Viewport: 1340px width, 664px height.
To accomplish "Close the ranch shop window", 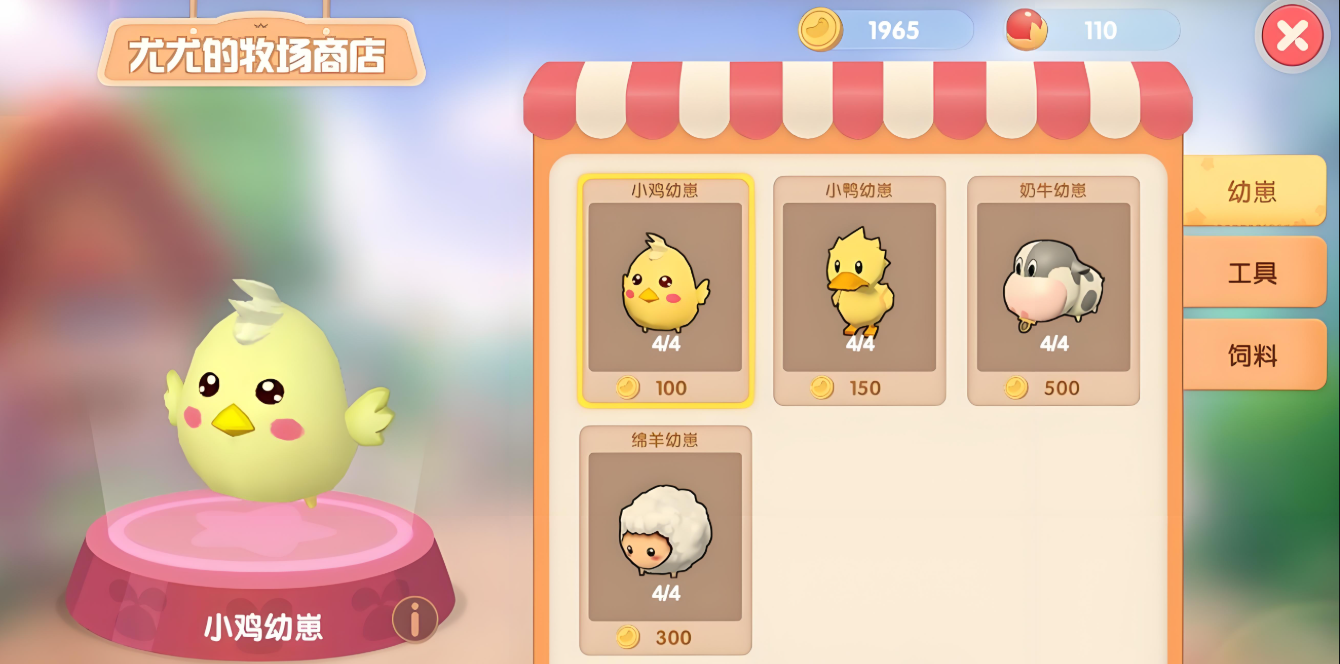I will 1292,36.
